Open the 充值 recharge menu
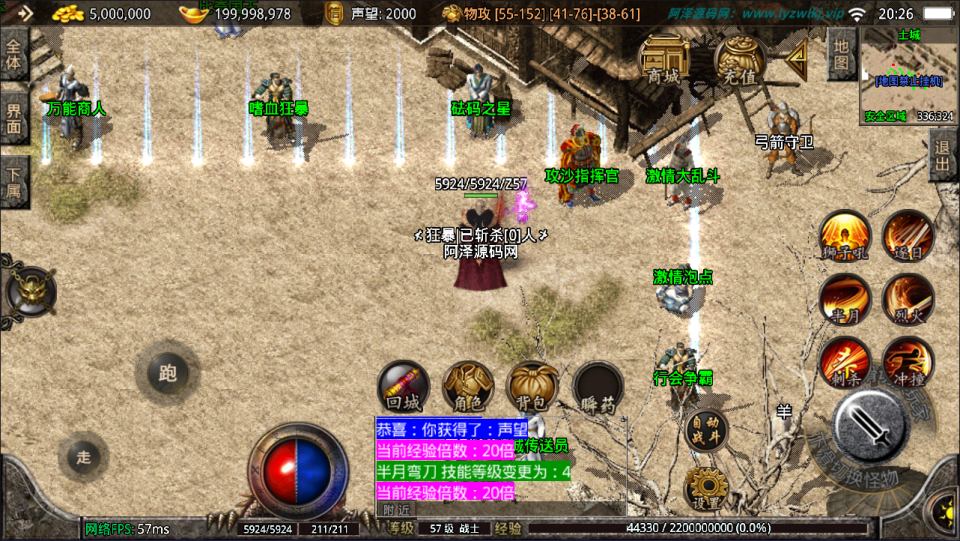The width and height of the screenshot is (960, 541). tap(740, 59)
